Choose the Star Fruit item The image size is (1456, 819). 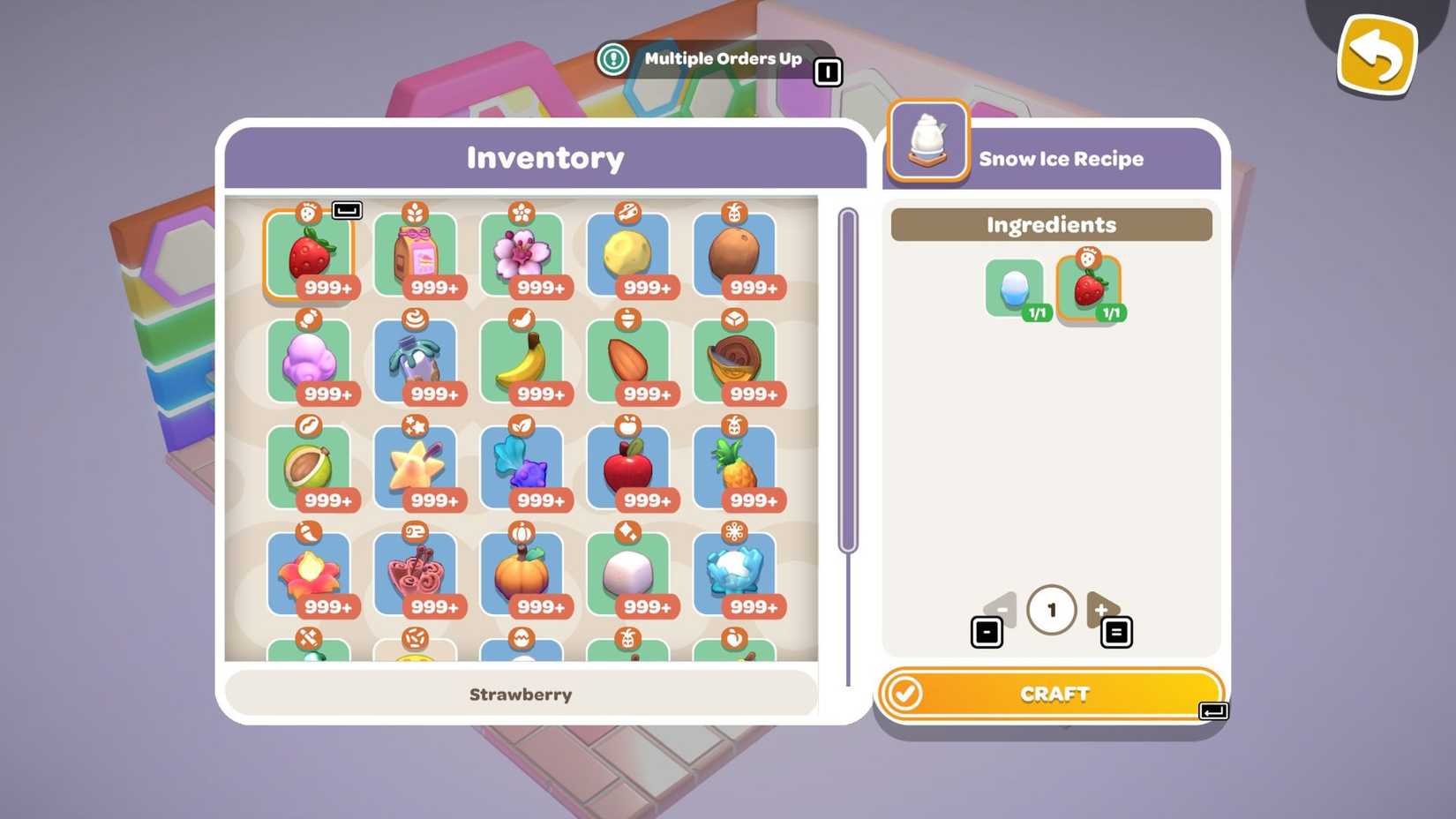pos(417,466)
